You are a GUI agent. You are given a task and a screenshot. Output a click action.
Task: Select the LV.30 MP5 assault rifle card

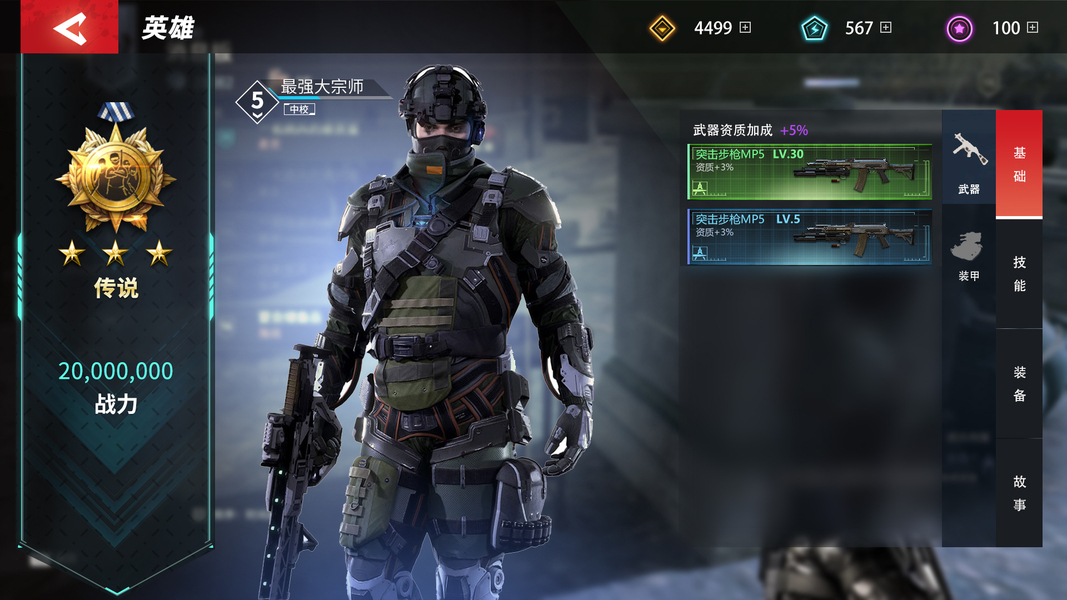pyautogui.click(x=809, y=171)
